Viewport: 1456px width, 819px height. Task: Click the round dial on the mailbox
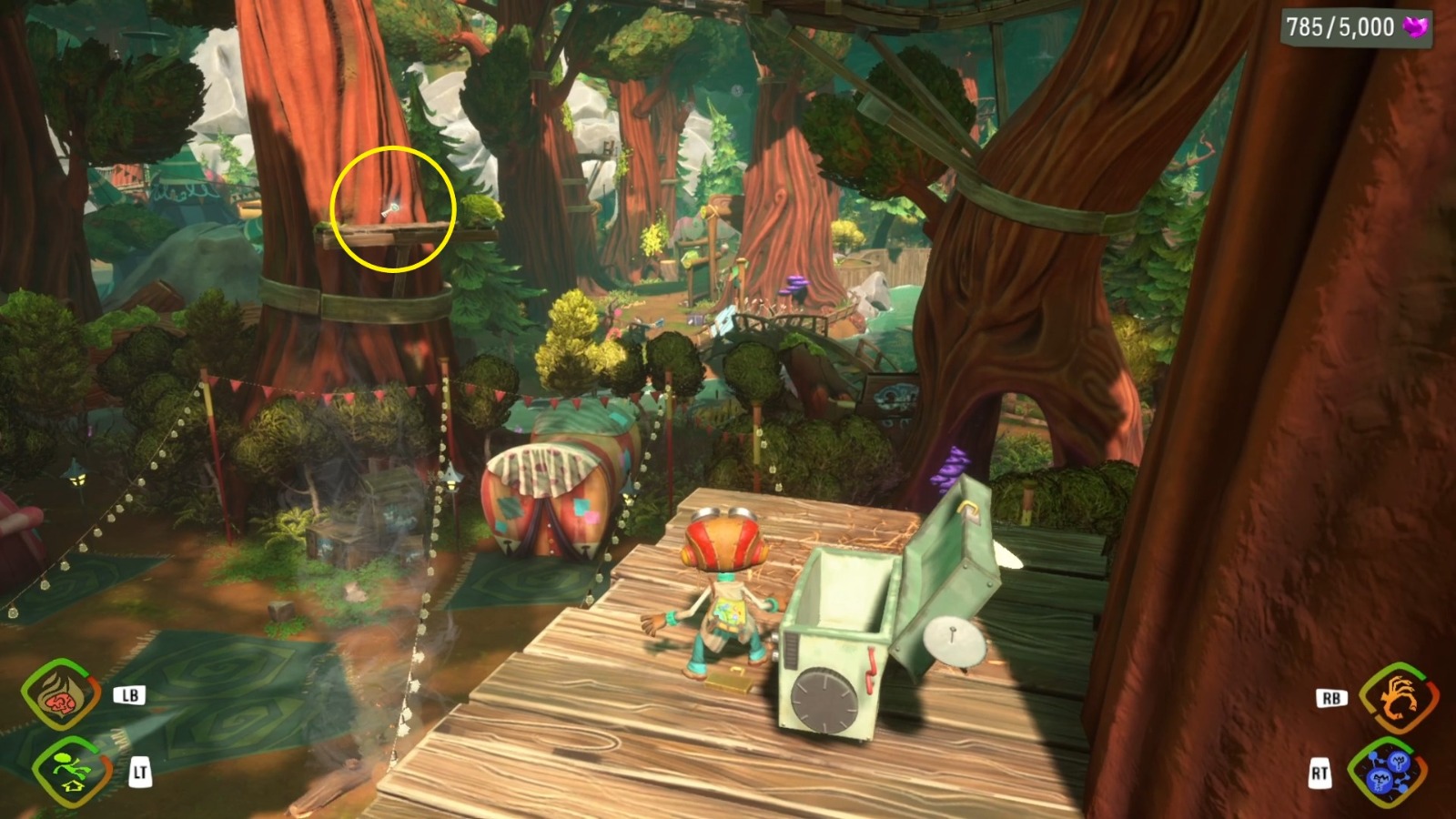point(824,699)
